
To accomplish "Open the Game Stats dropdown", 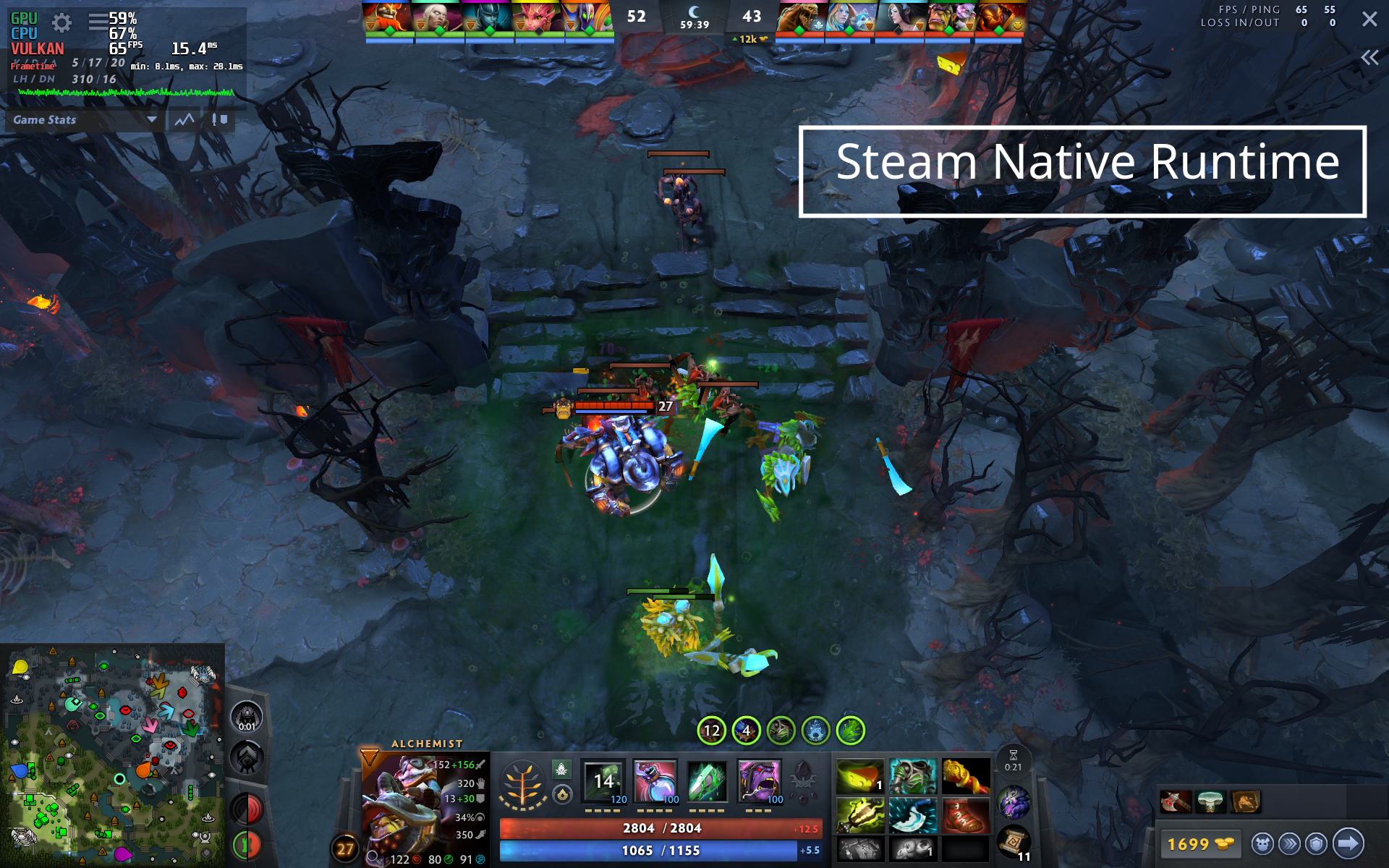I will 84,120.
